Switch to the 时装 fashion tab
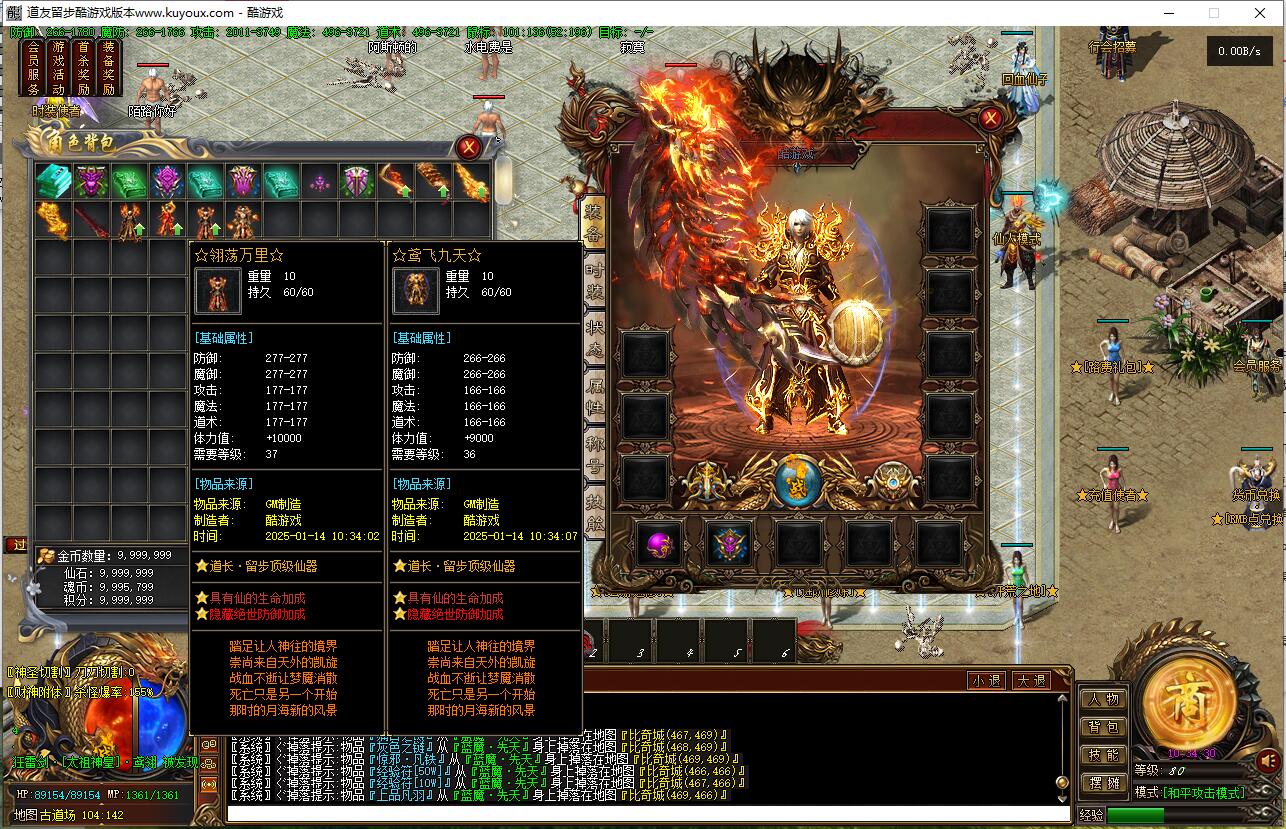 tap(594, 280)
